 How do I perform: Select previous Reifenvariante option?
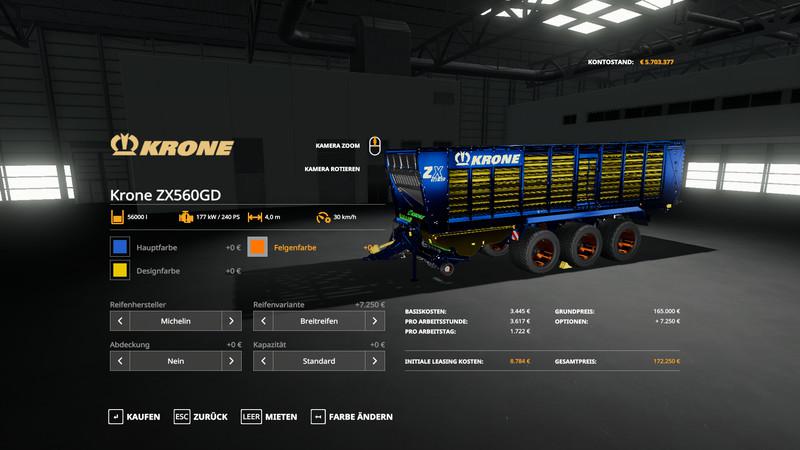click(x=263, y=321)
